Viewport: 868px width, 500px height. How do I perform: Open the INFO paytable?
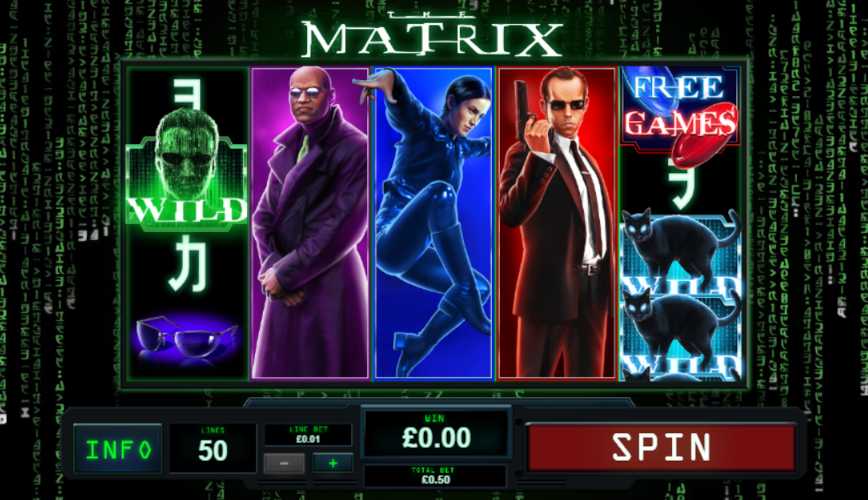pos(117,449)
